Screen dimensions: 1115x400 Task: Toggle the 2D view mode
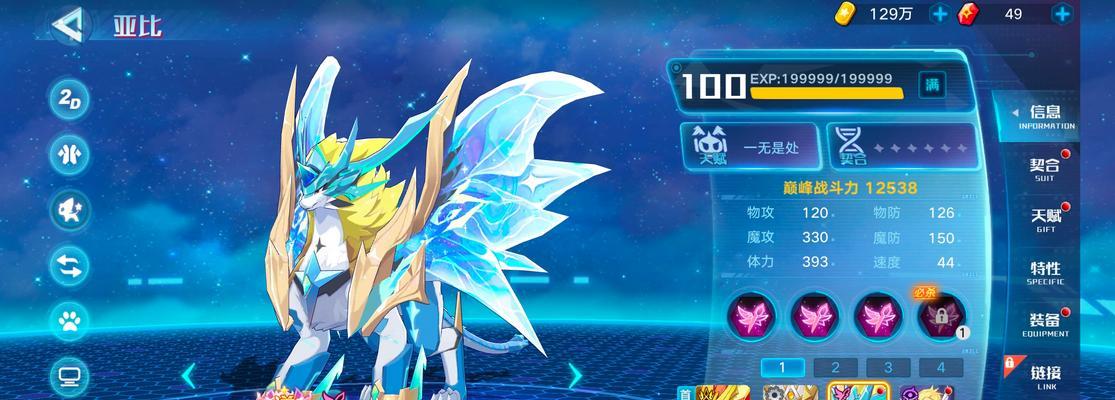tap(71, 99)
